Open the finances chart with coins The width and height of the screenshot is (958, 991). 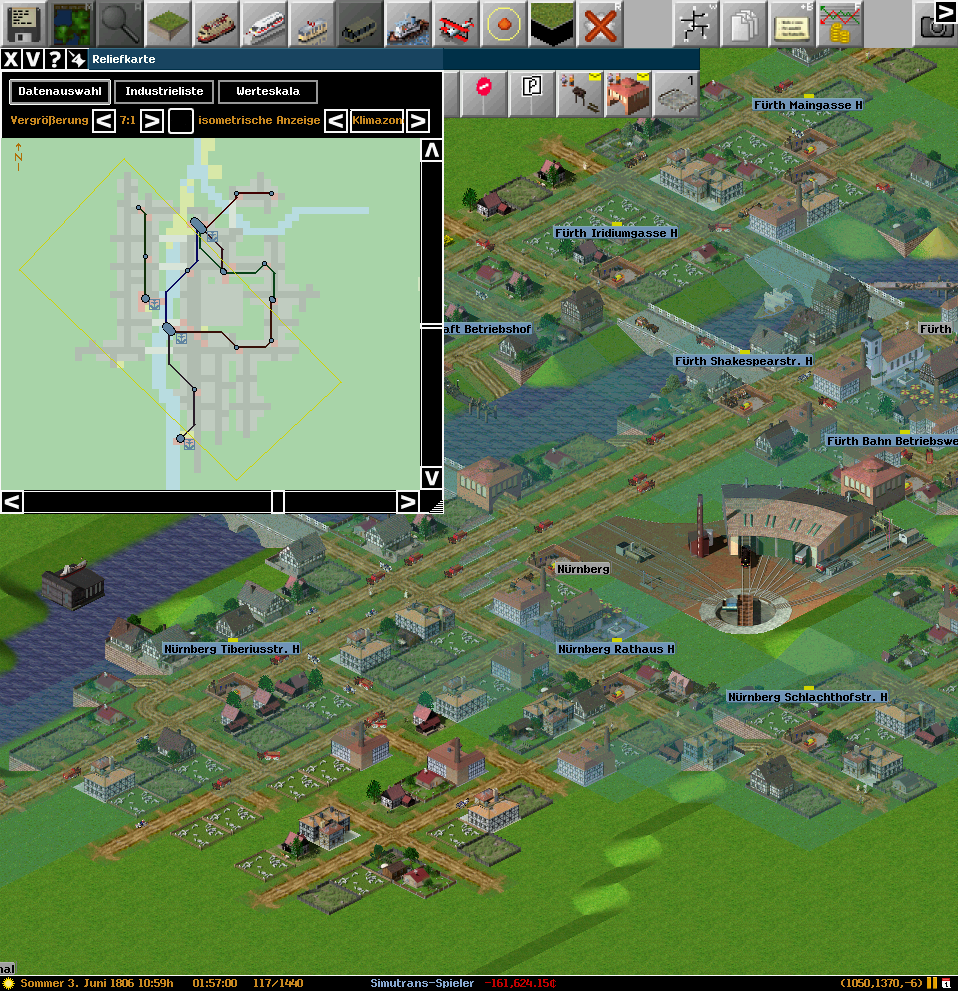tap(839, 22)
